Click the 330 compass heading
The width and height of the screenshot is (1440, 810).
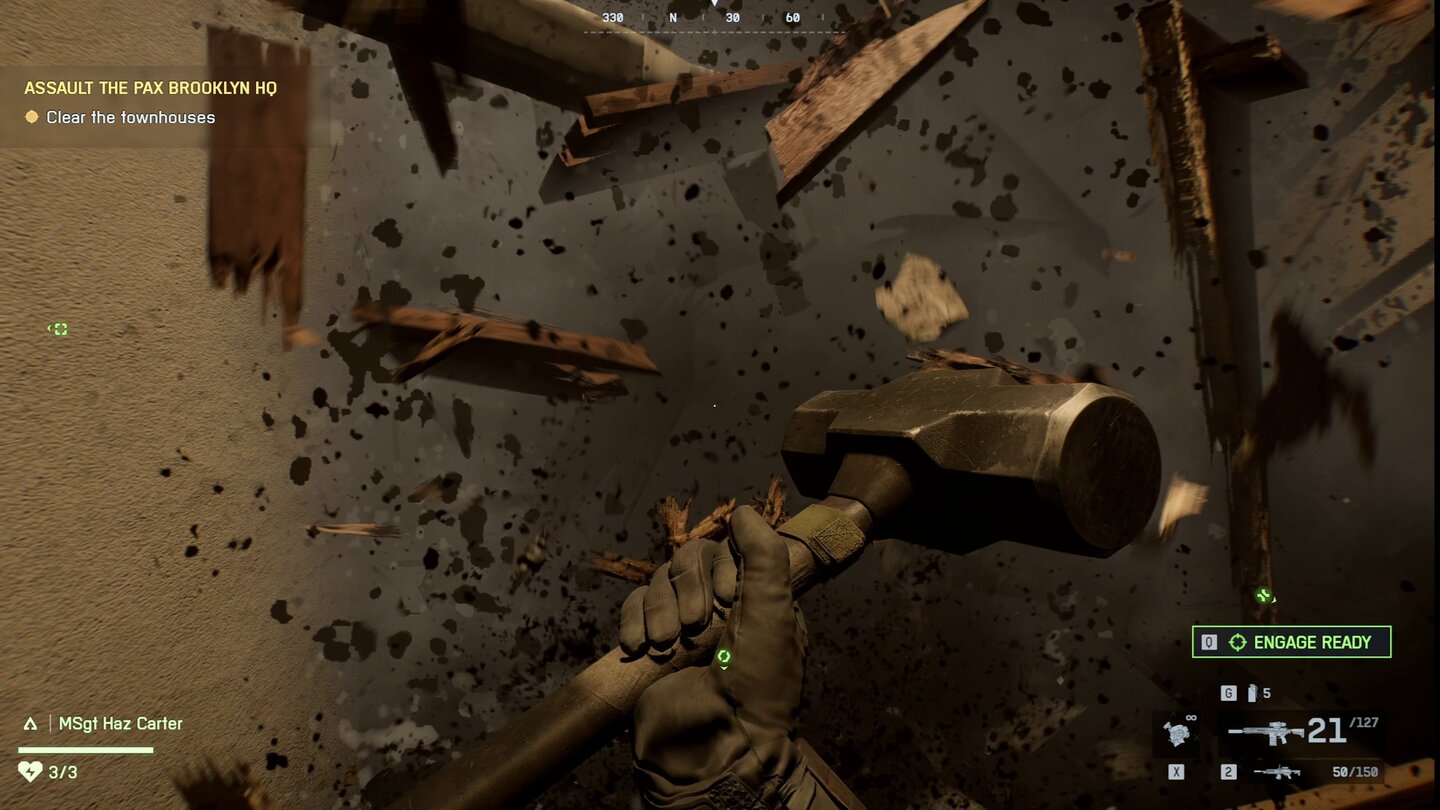point(611,17)
